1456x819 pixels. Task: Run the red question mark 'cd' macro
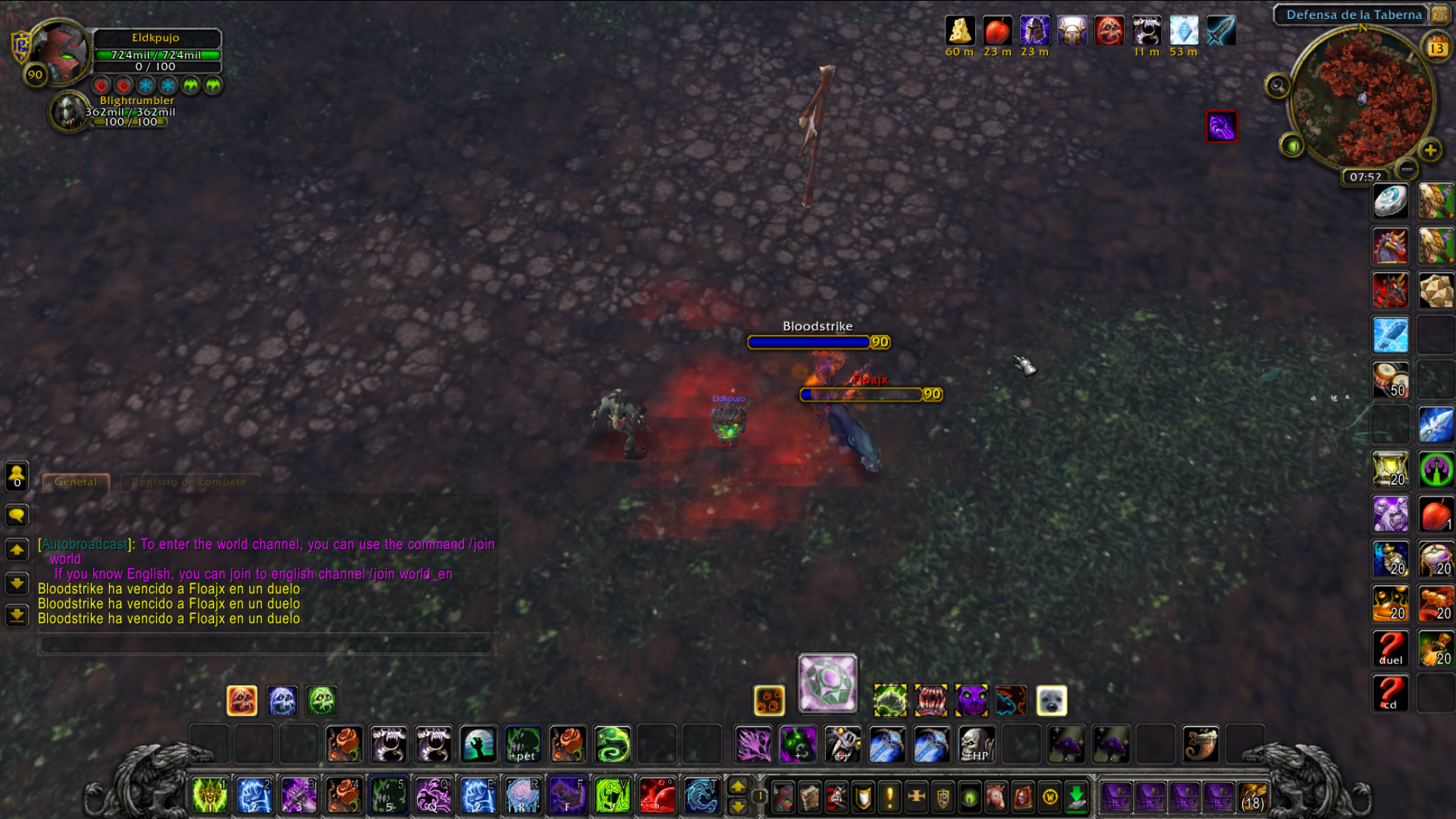(x=1391, y=693)
